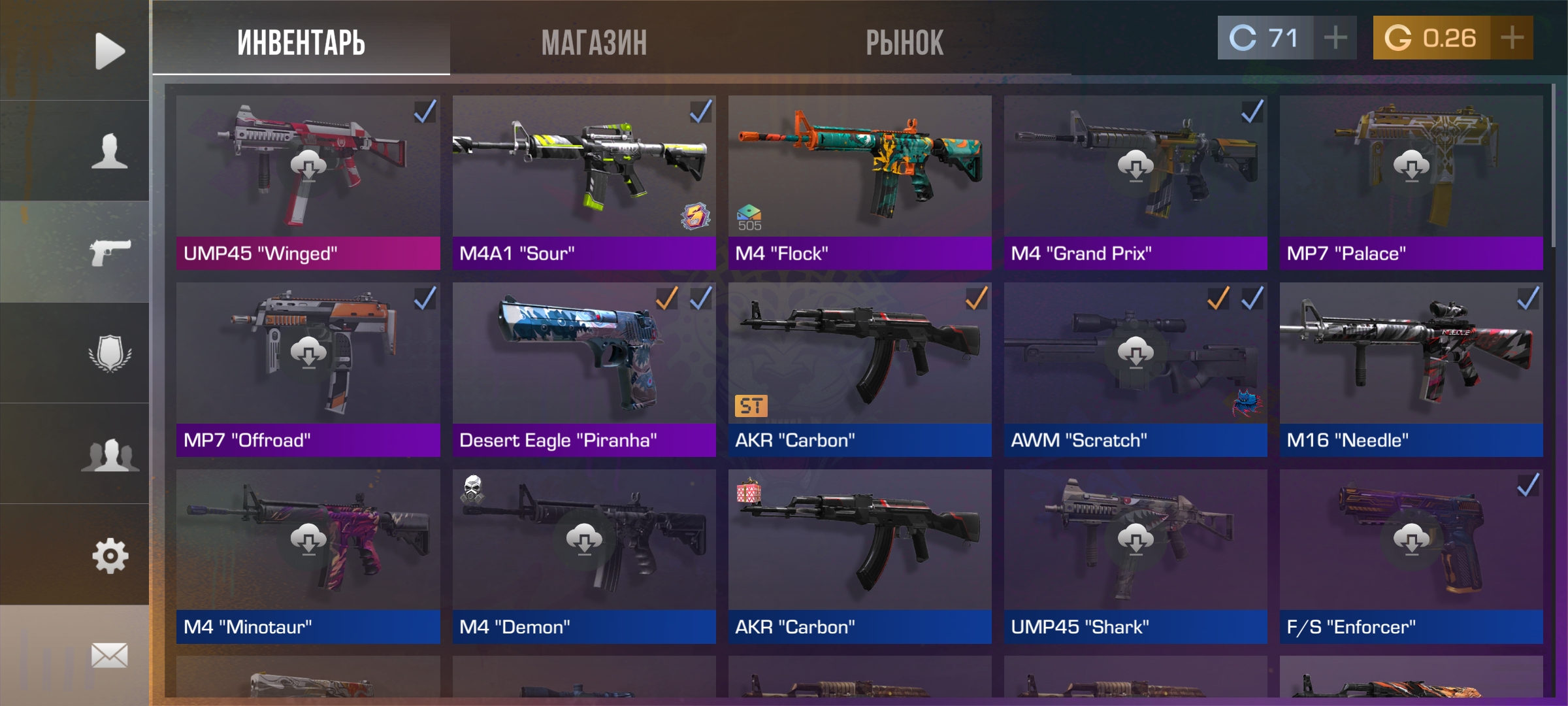Show the friends list icon
The width and height of the screenshot is (1568, 706).
(x=109, y=455)
